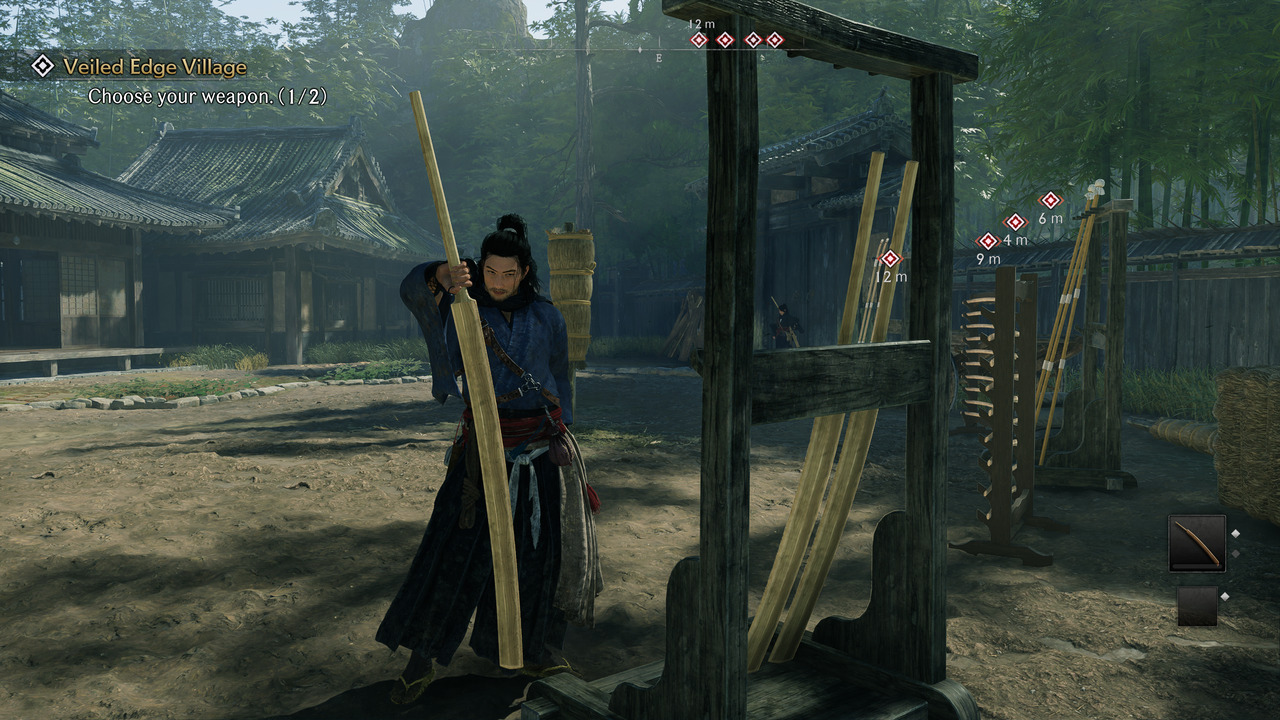Click the compass bar at the top of the screen
Viewport: 1280px width, 720px height.
pos(700,46)
